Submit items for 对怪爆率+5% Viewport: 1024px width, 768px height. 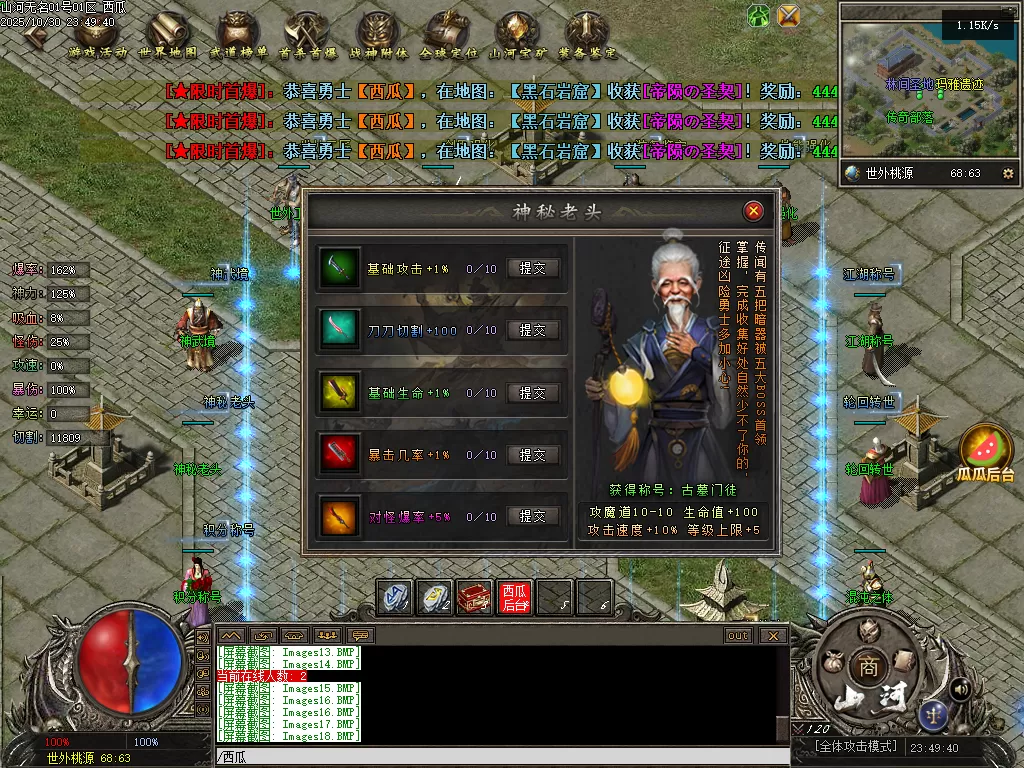533,516
